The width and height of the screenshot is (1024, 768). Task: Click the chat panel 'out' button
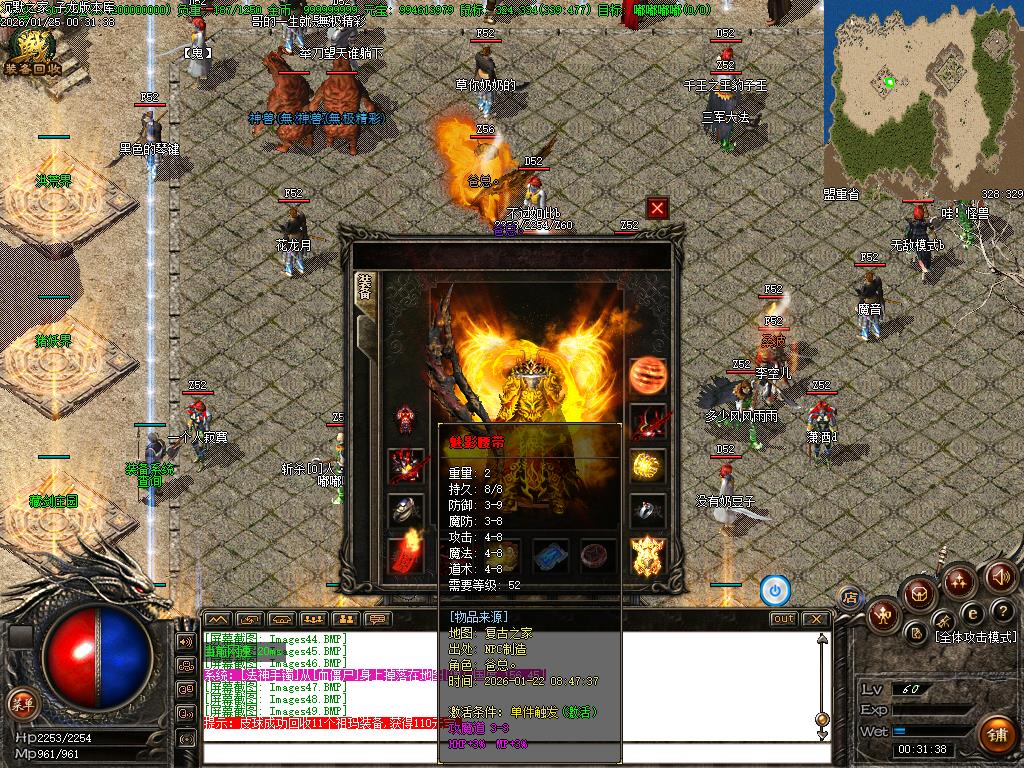point(784,619)
